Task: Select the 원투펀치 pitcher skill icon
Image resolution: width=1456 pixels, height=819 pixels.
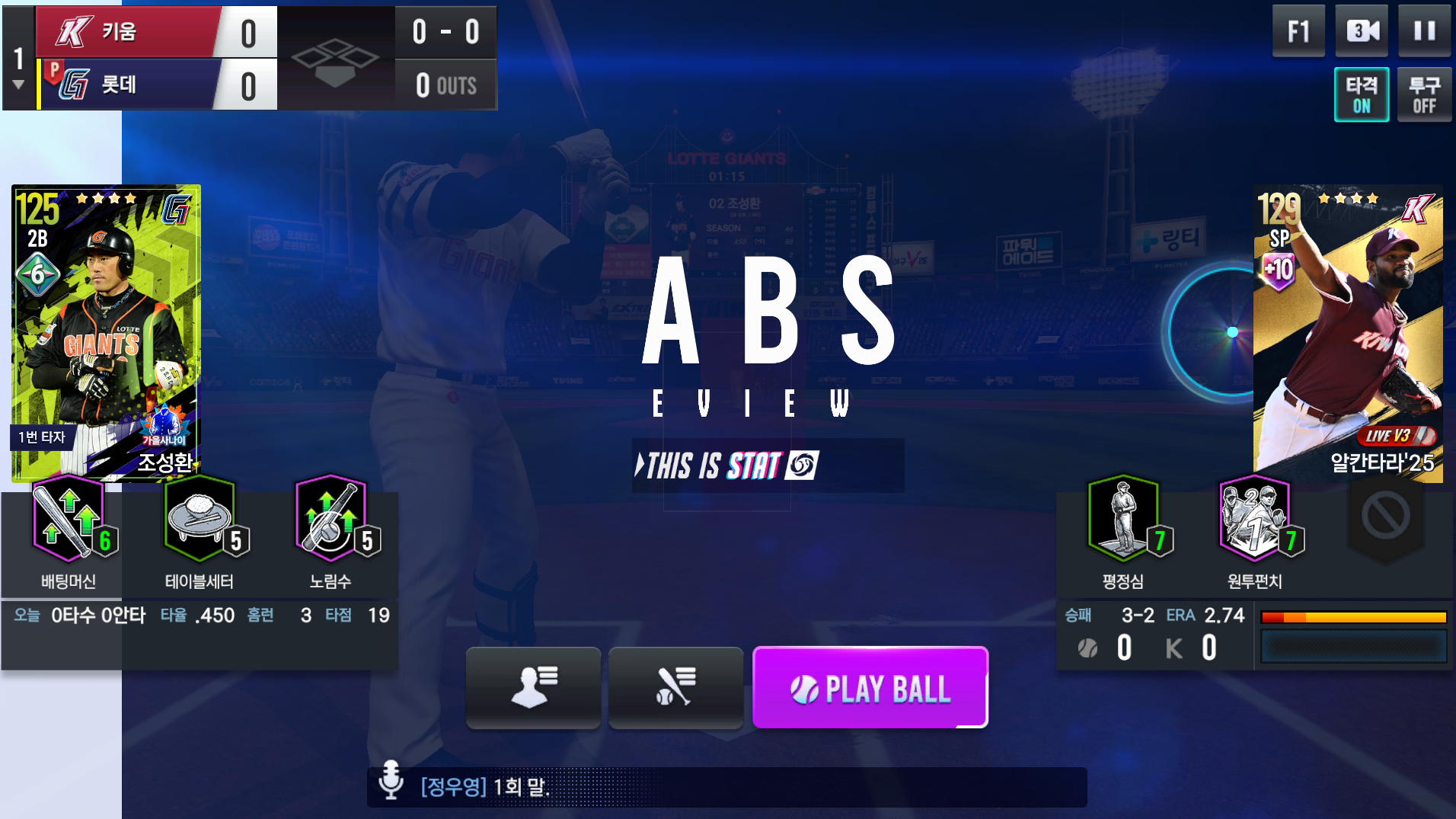Action: tap(1254, 520)
